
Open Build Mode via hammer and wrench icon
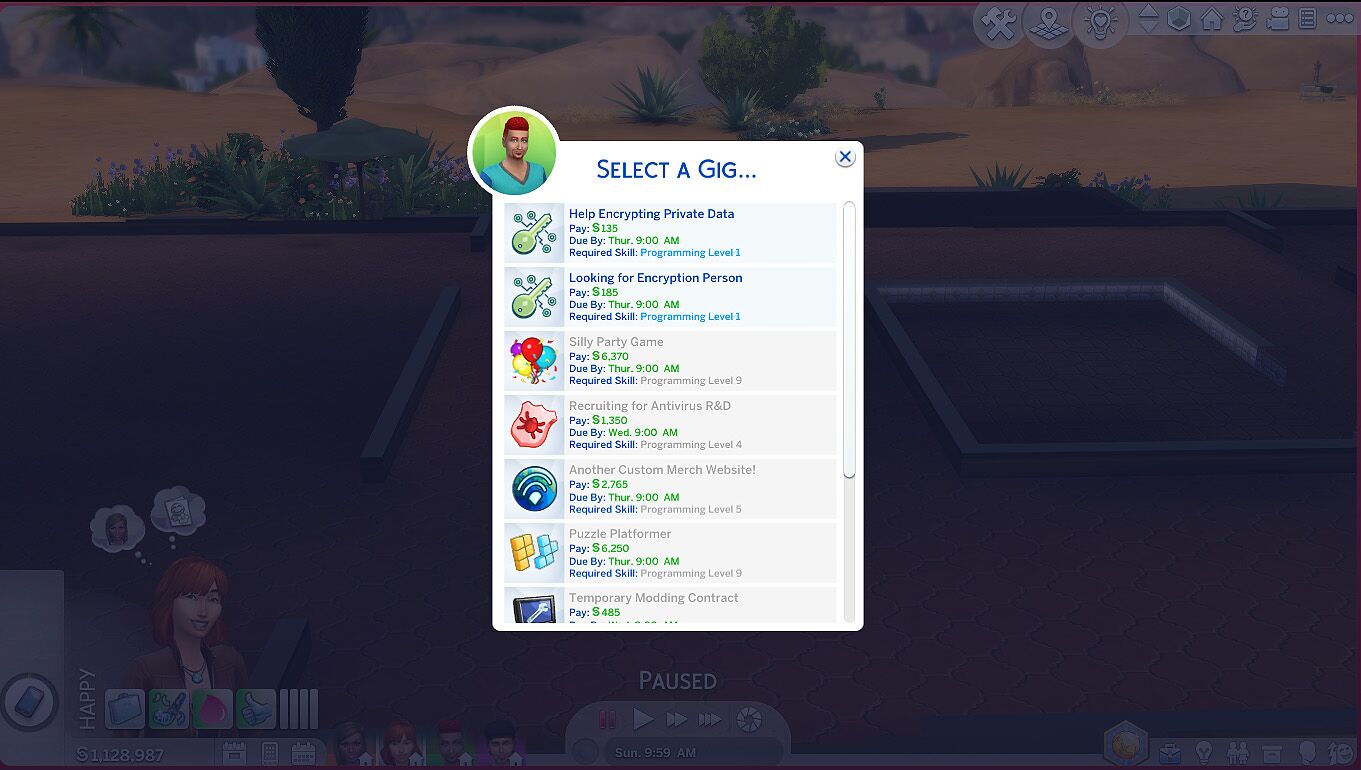[997, 23]
